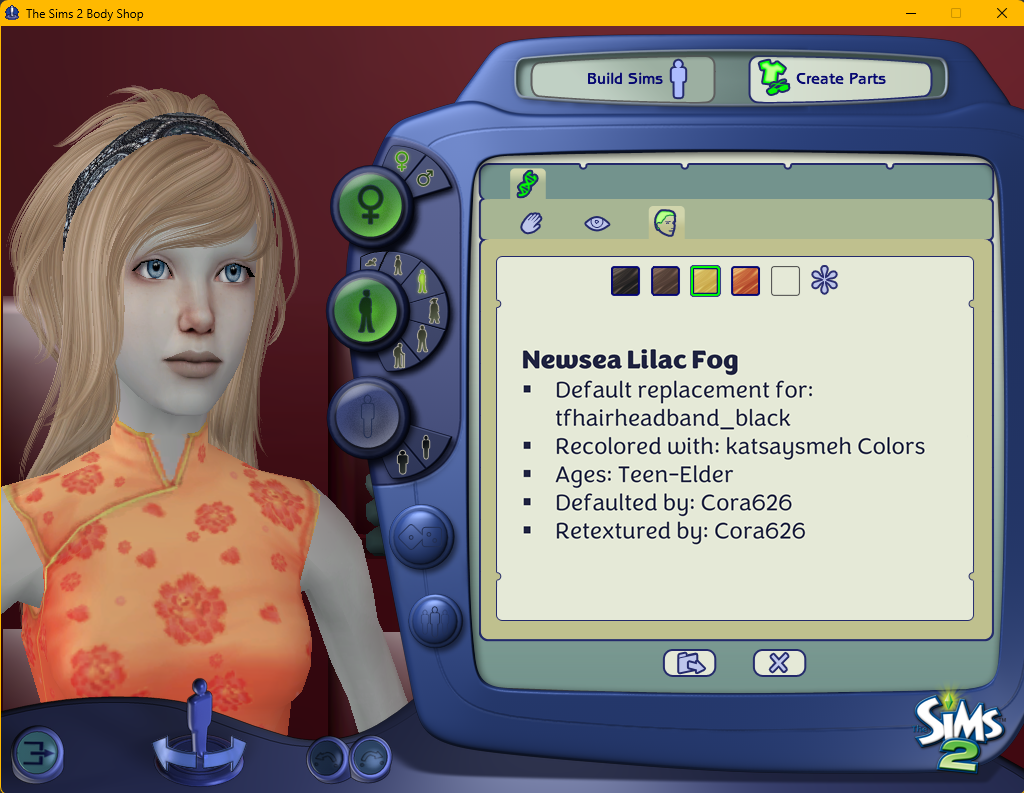Select the small female gender symbol
This screenshot has height=793, width=1024.
point(401,161)
